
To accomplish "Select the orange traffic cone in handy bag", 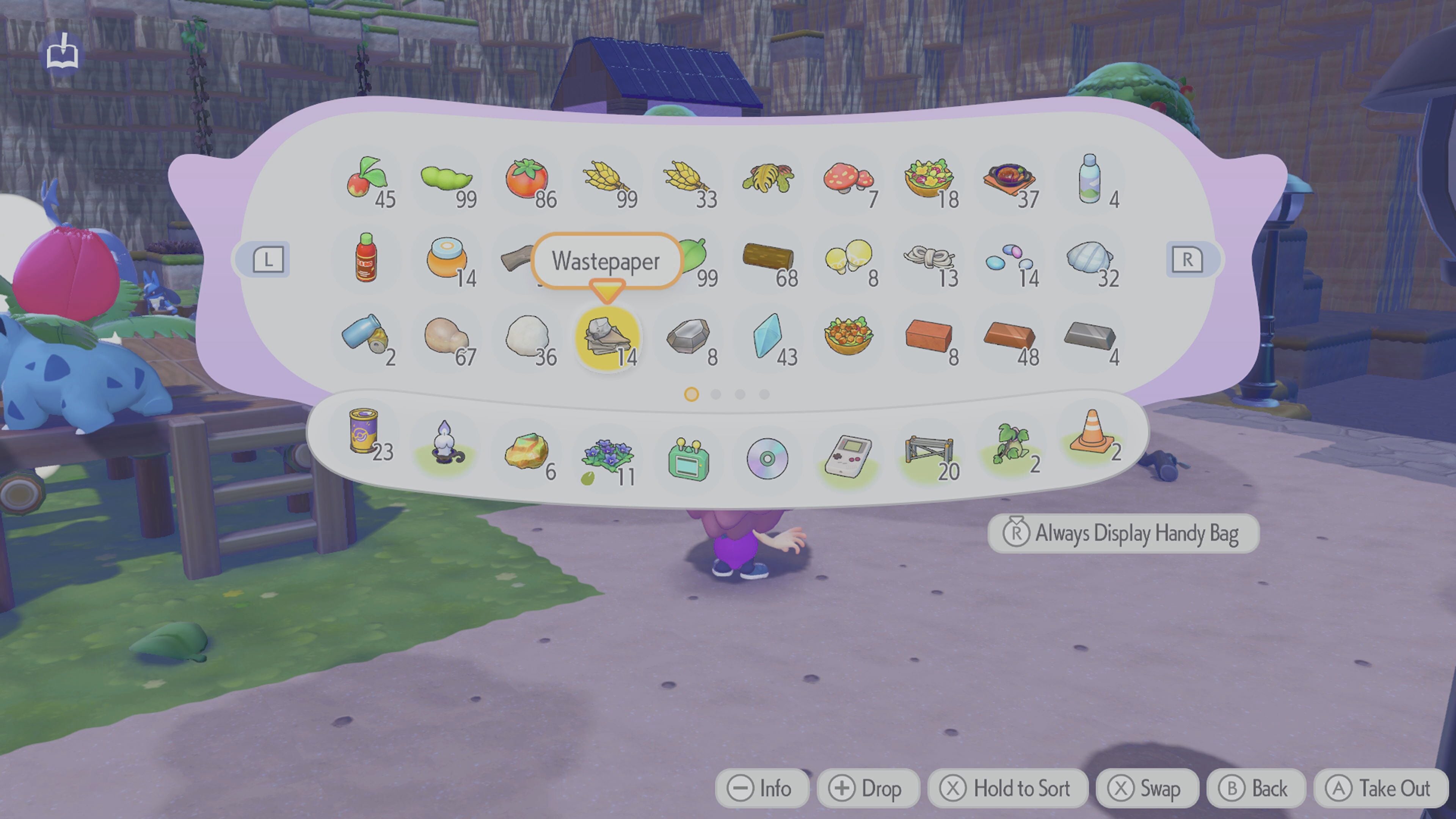I will click(1092, 434).
